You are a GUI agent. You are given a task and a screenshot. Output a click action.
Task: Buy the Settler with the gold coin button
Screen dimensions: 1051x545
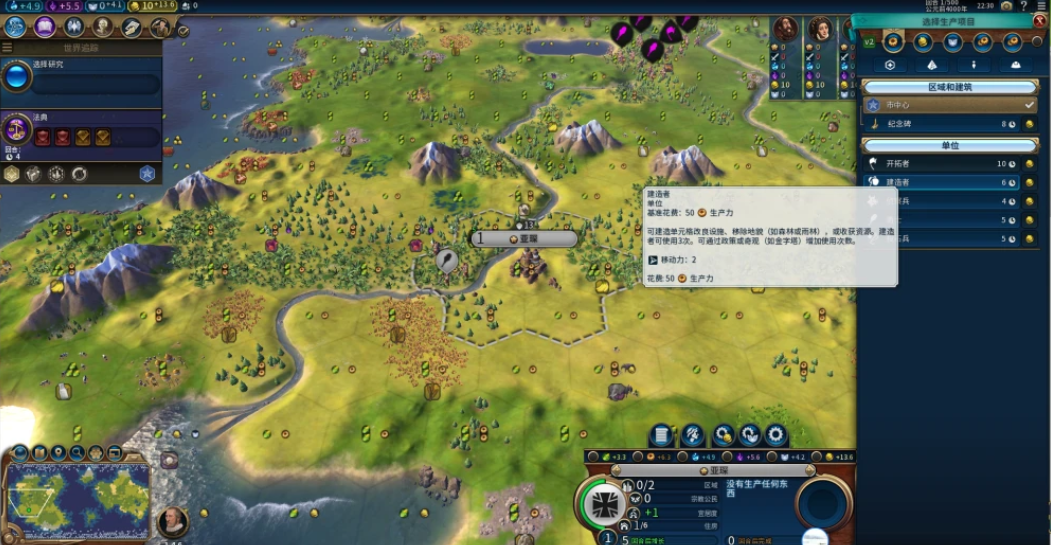click(x=1029, y=163)
